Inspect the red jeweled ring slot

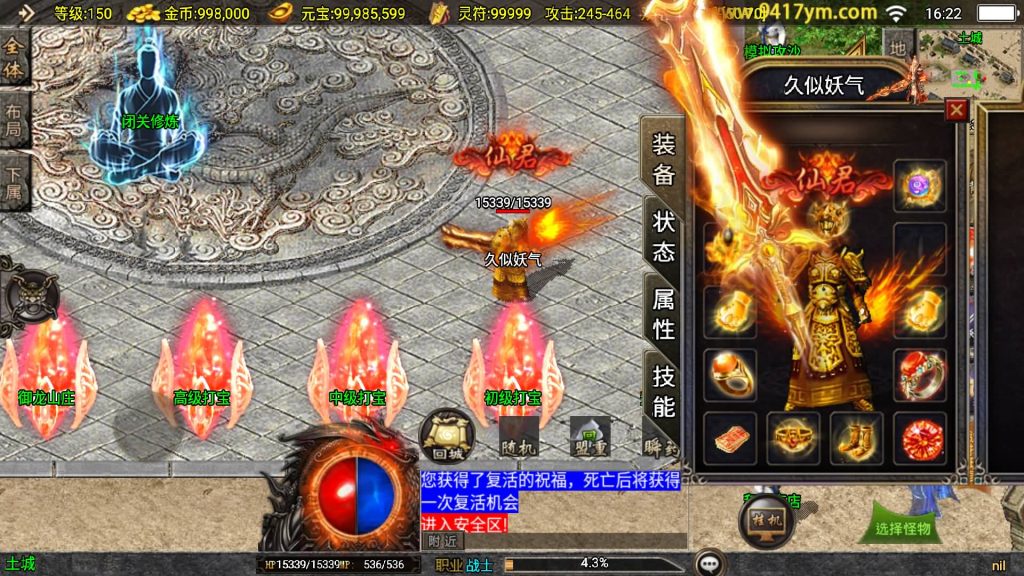click(x=919, y=374)
